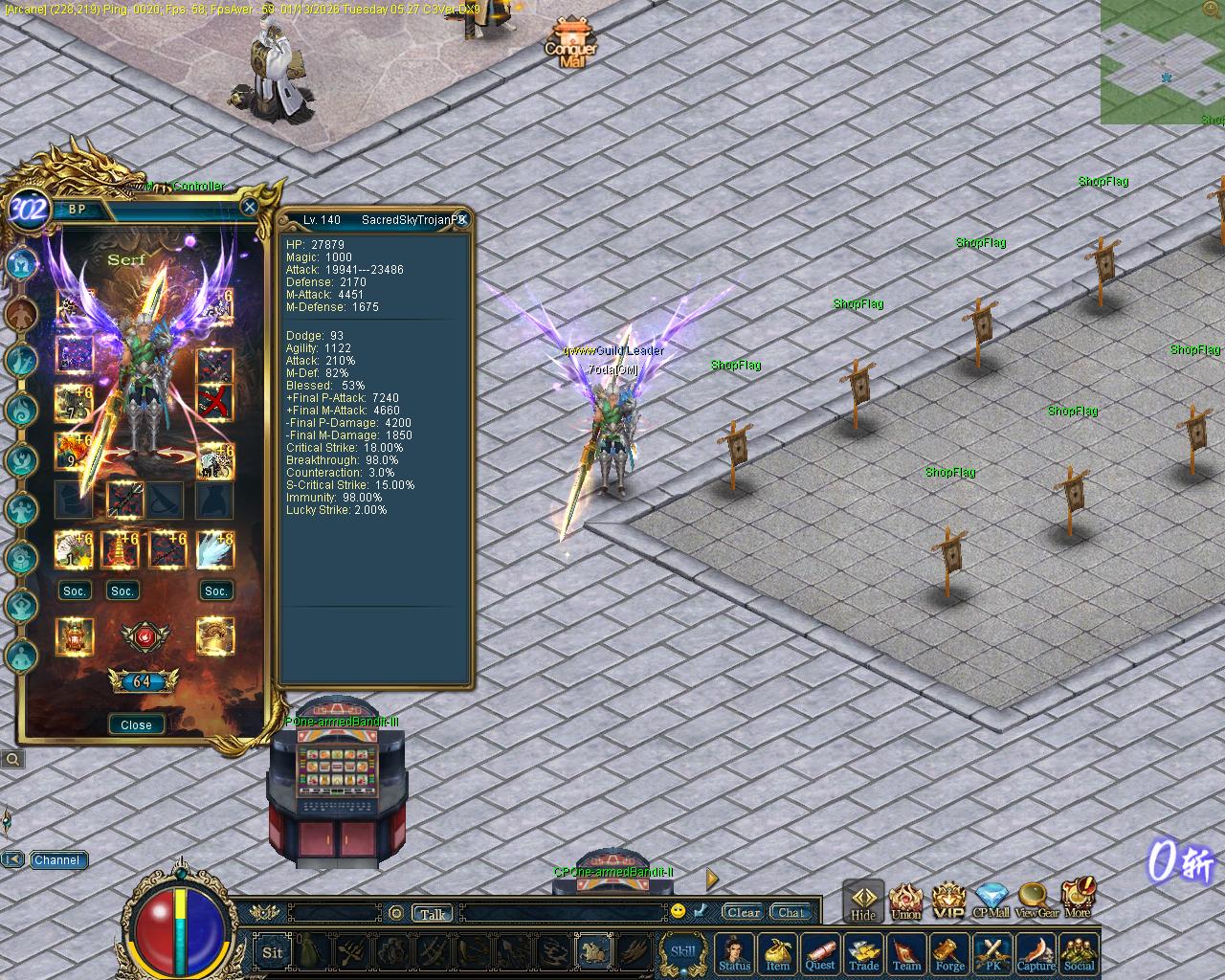
Task: Open the Team panel
Action: 906,953
